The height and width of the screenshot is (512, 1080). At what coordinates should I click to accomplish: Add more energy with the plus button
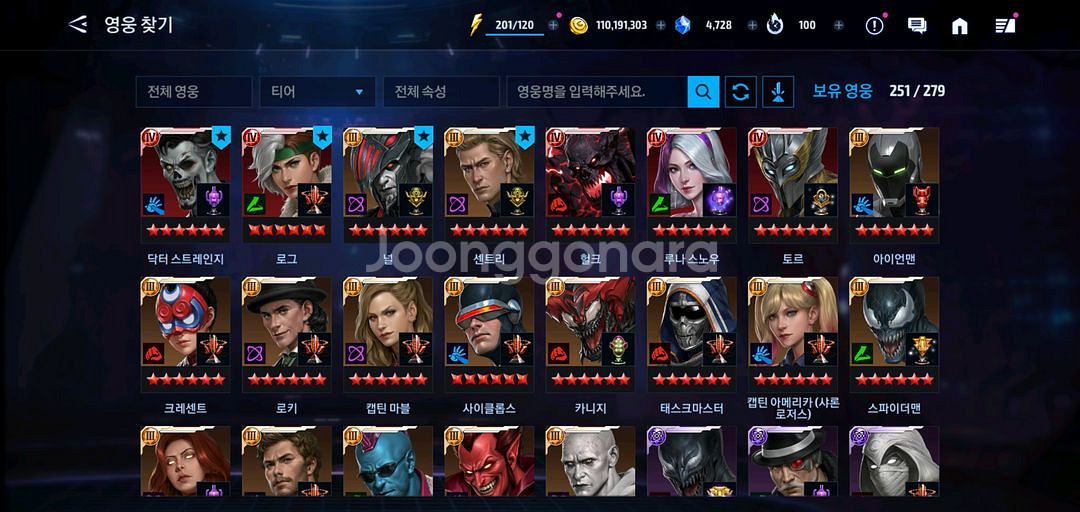(554, 26)
